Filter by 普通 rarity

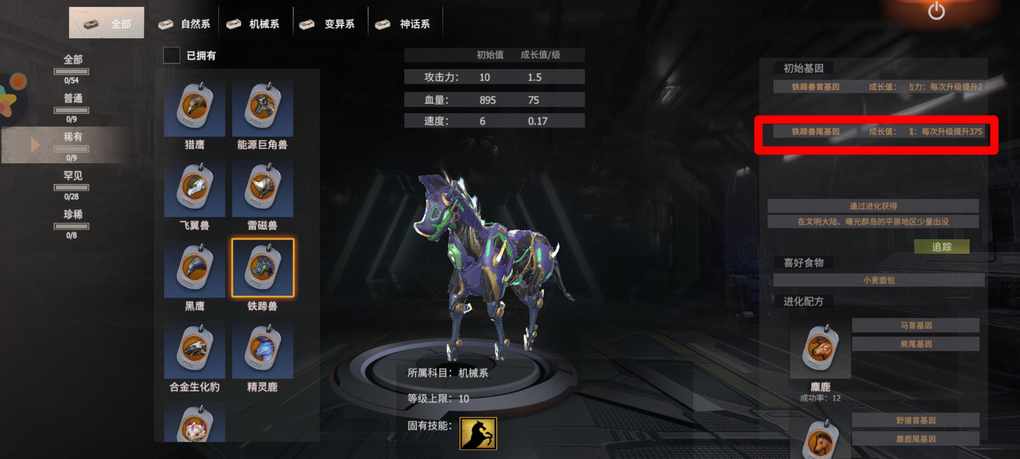click(73, 98)
